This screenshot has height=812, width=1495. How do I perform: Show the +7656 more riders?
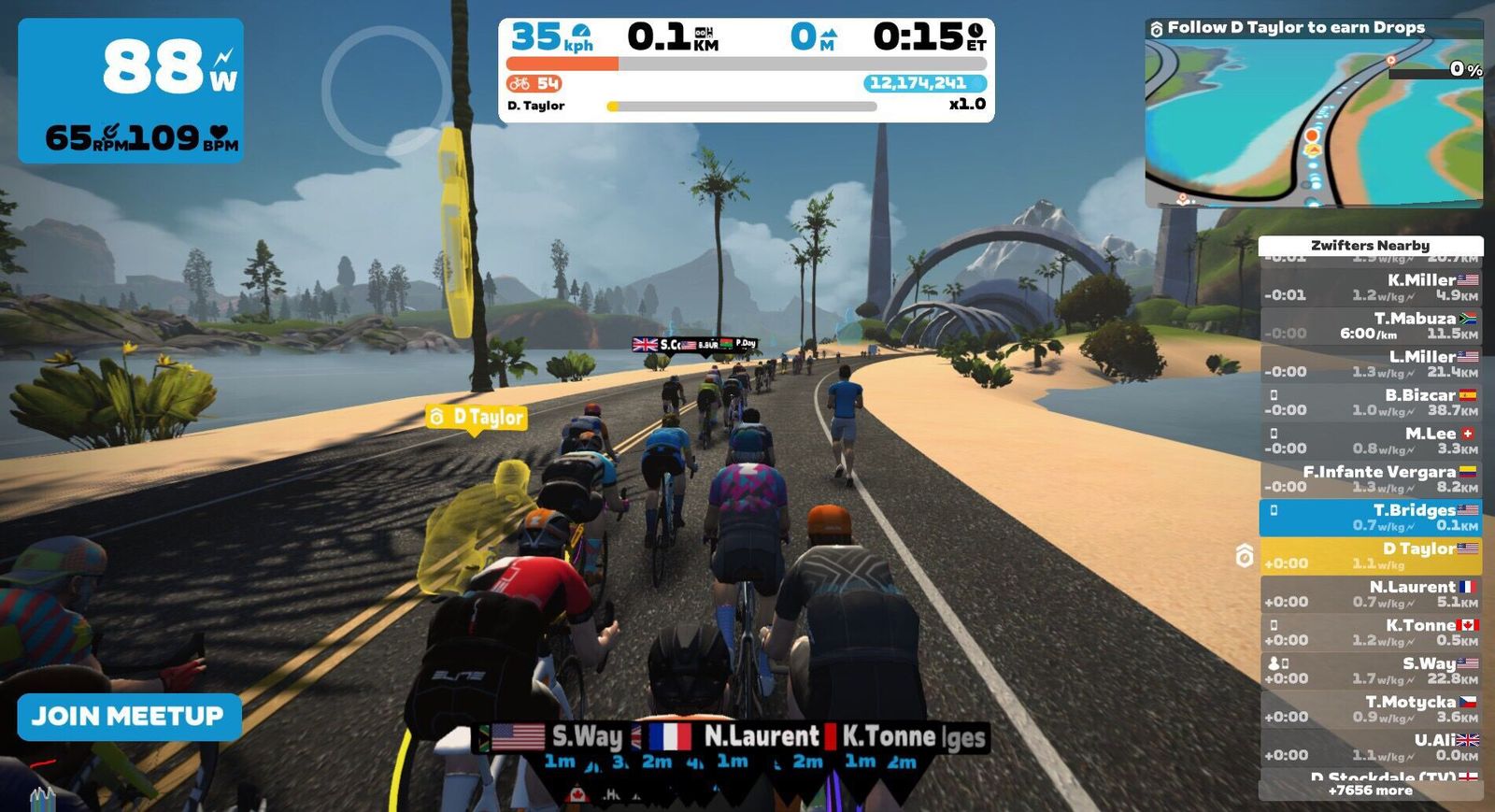click(1370, 791)
